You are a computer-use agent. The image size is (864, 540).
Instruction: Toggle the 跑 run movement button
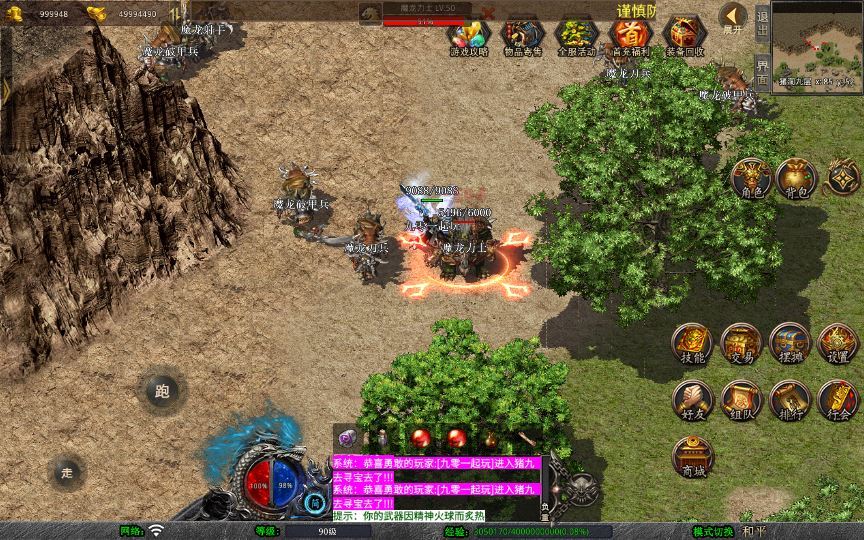point(162,391)
